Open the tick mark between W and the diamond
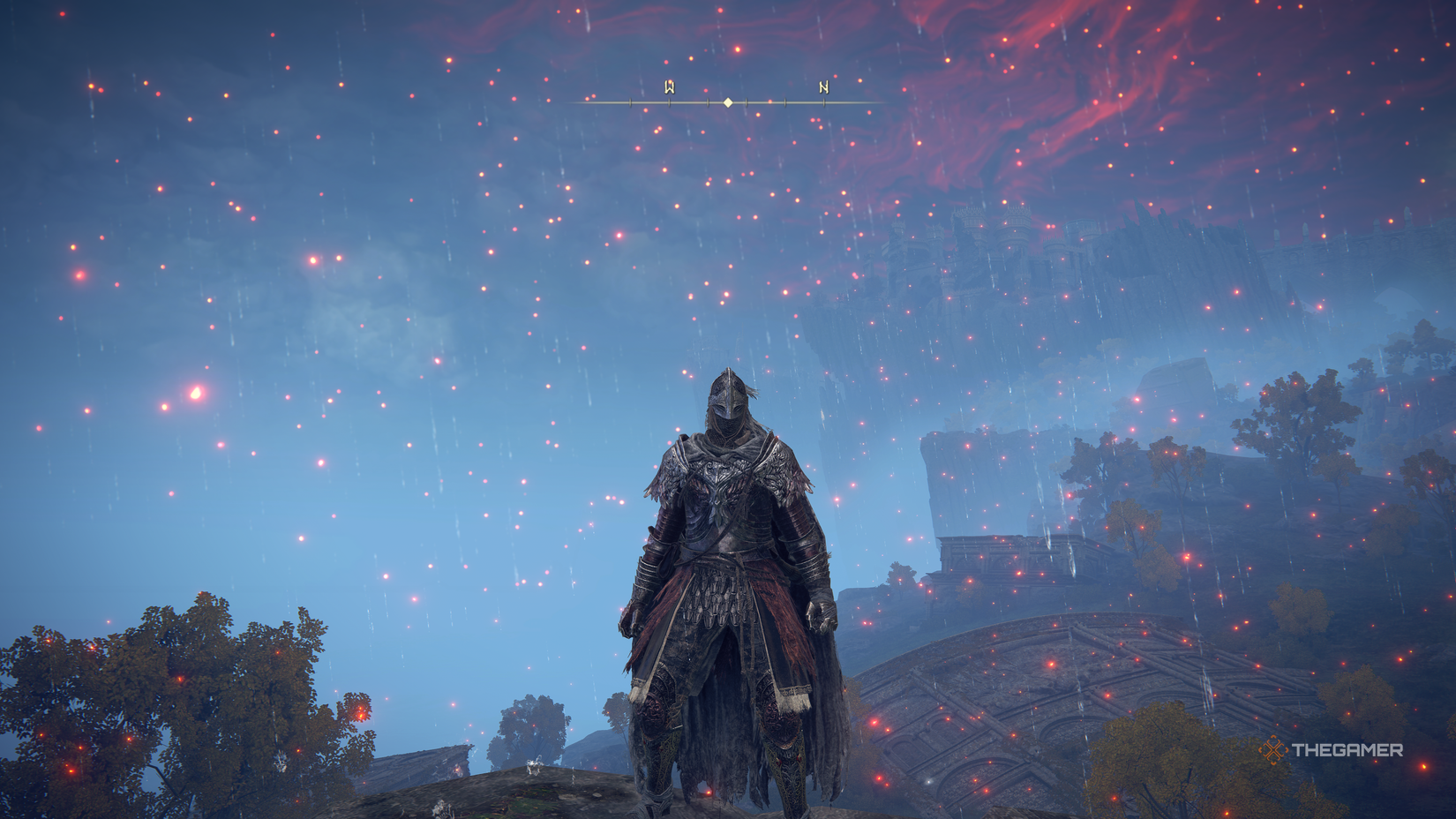This screenshot has width=1456, height=819. [708, 101]
